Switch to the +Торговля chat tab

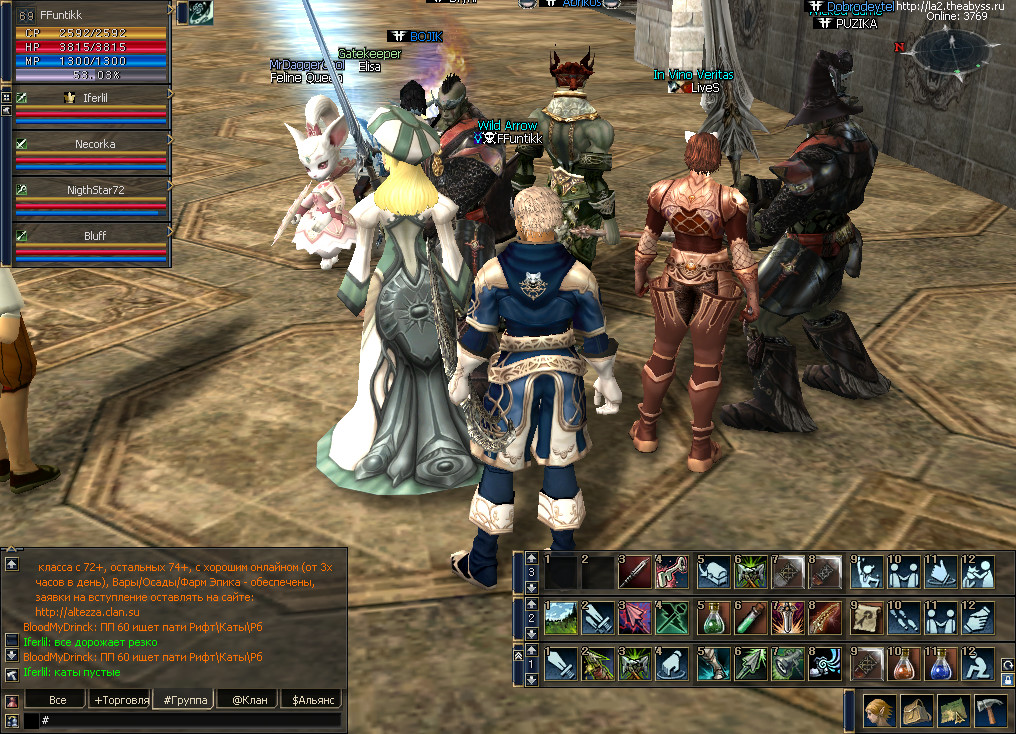120,700
